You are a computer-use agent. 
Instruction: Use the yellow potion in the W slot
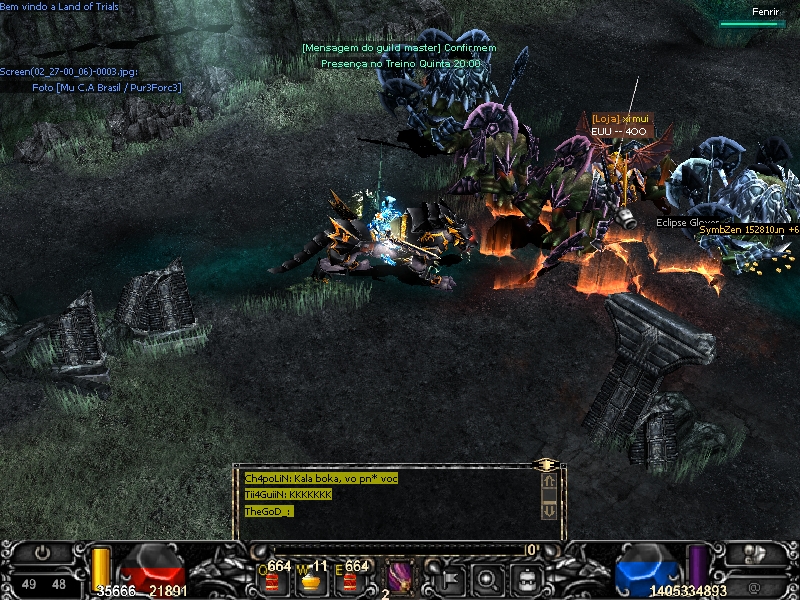tap(314, 579)
